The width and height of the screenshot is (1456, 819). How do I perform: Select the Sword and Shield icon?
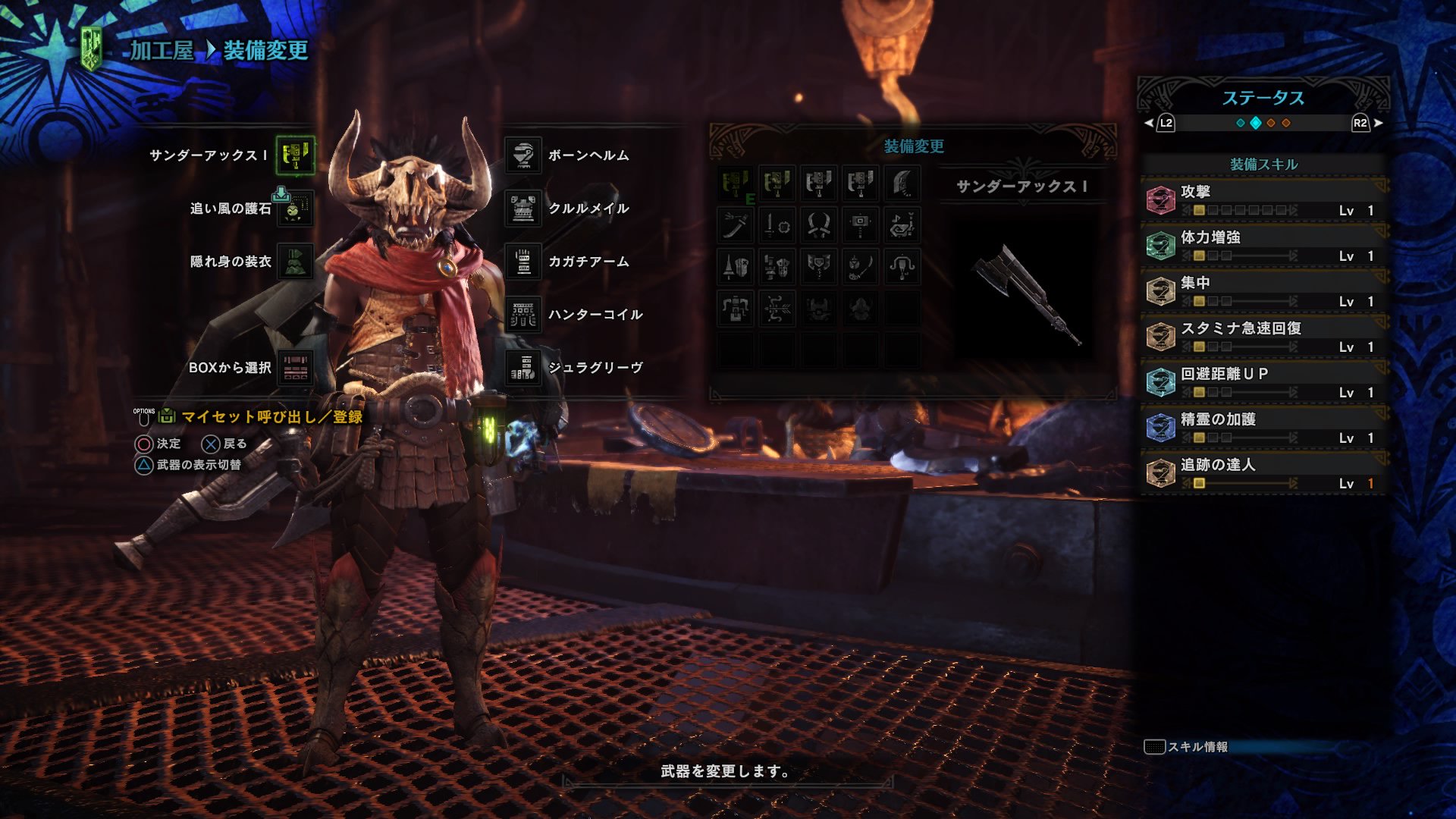click(x=778, y=225)
